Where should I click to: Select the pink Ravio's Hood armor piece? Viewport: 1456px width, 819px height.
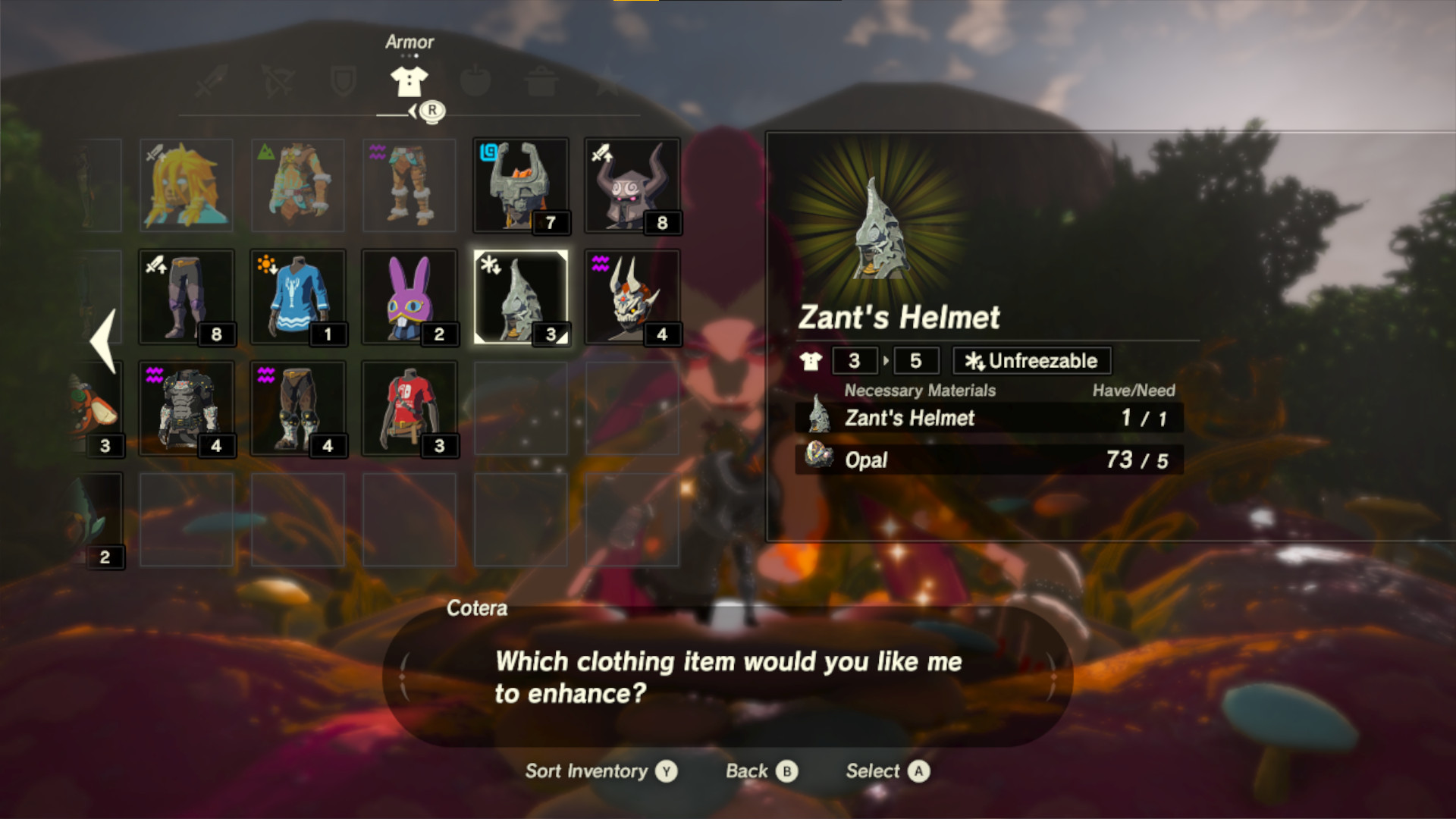[409, 296]
